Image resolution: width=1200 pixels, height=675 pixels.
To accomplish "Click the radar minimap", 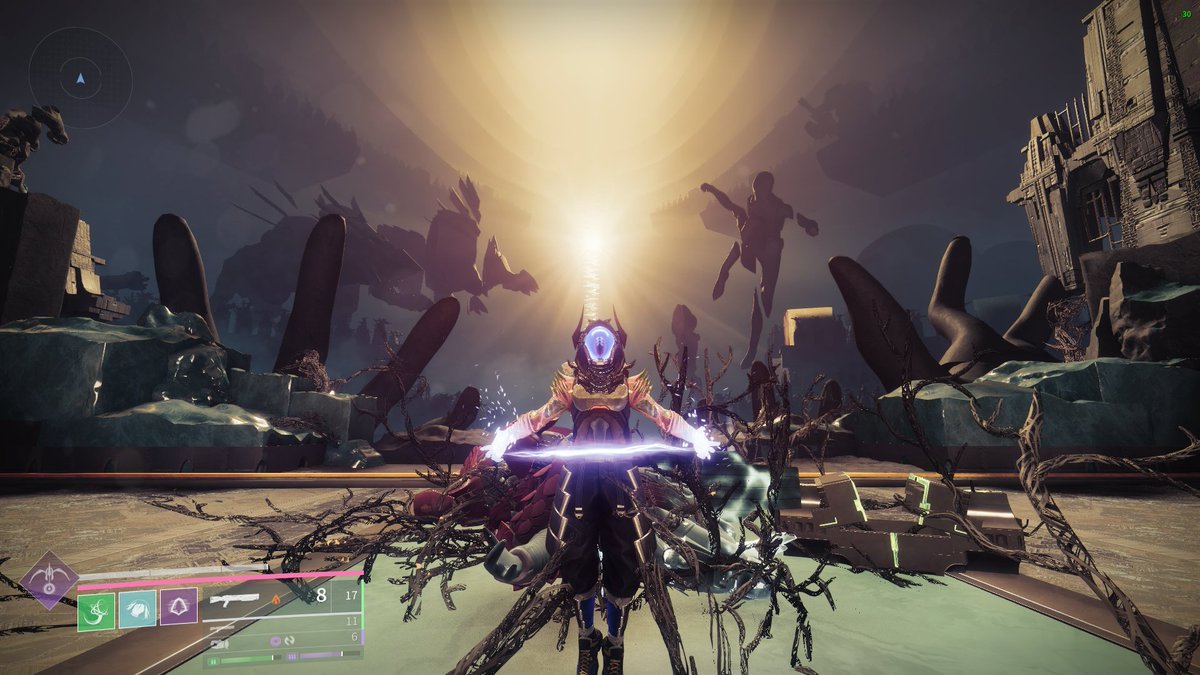I will click(x=81, y=77).
